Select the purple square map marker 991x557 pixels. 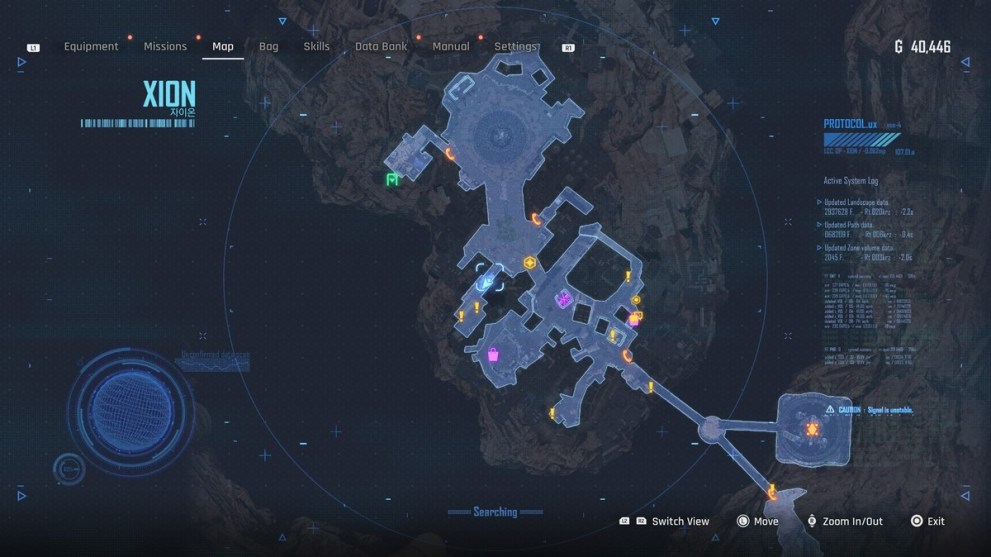pyautogui.click(x=564, y=298)
